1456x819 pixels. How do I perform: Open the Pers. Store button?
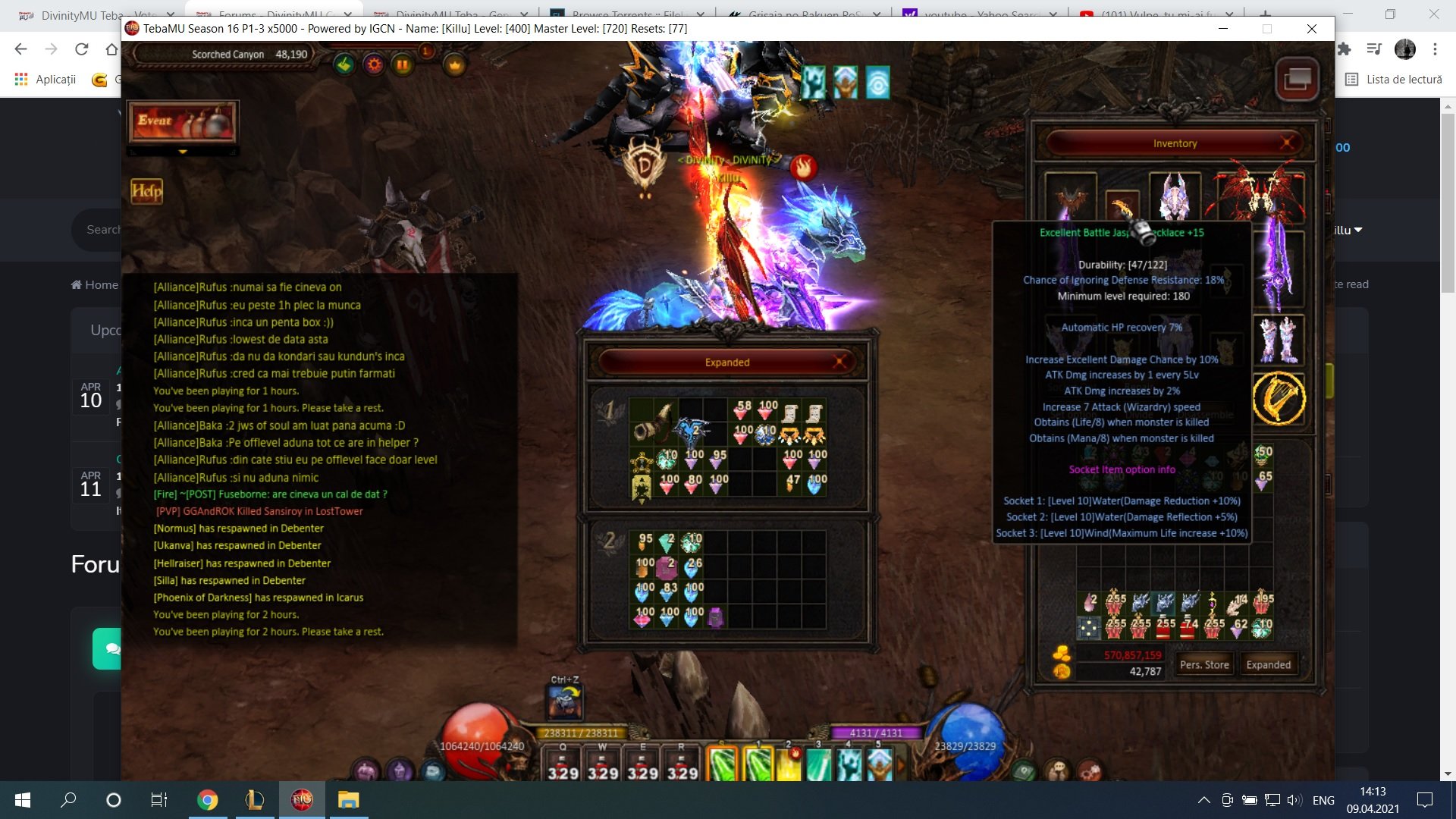click(x=1204, y=664)
